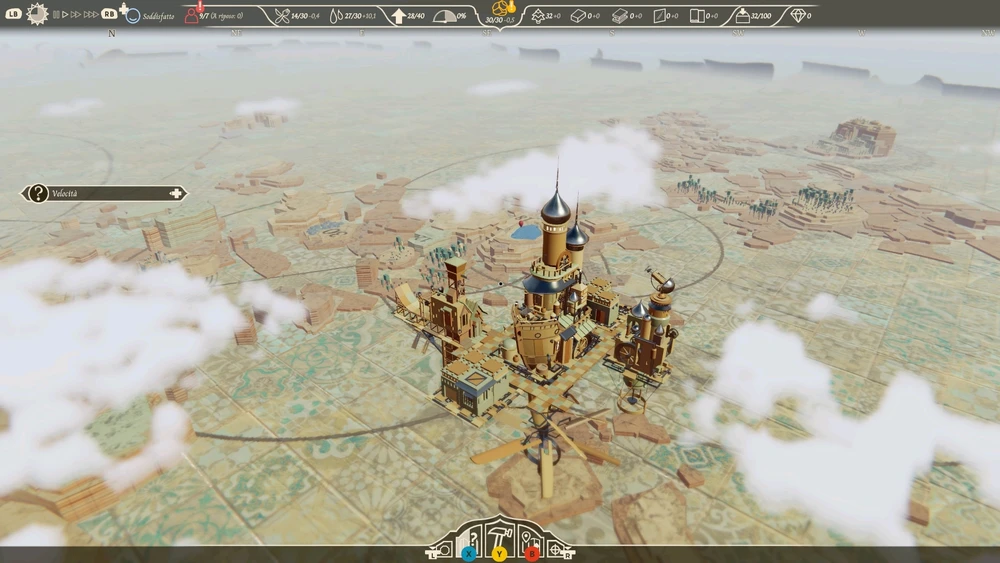Open the day cycle sun dial

(38, 14)
